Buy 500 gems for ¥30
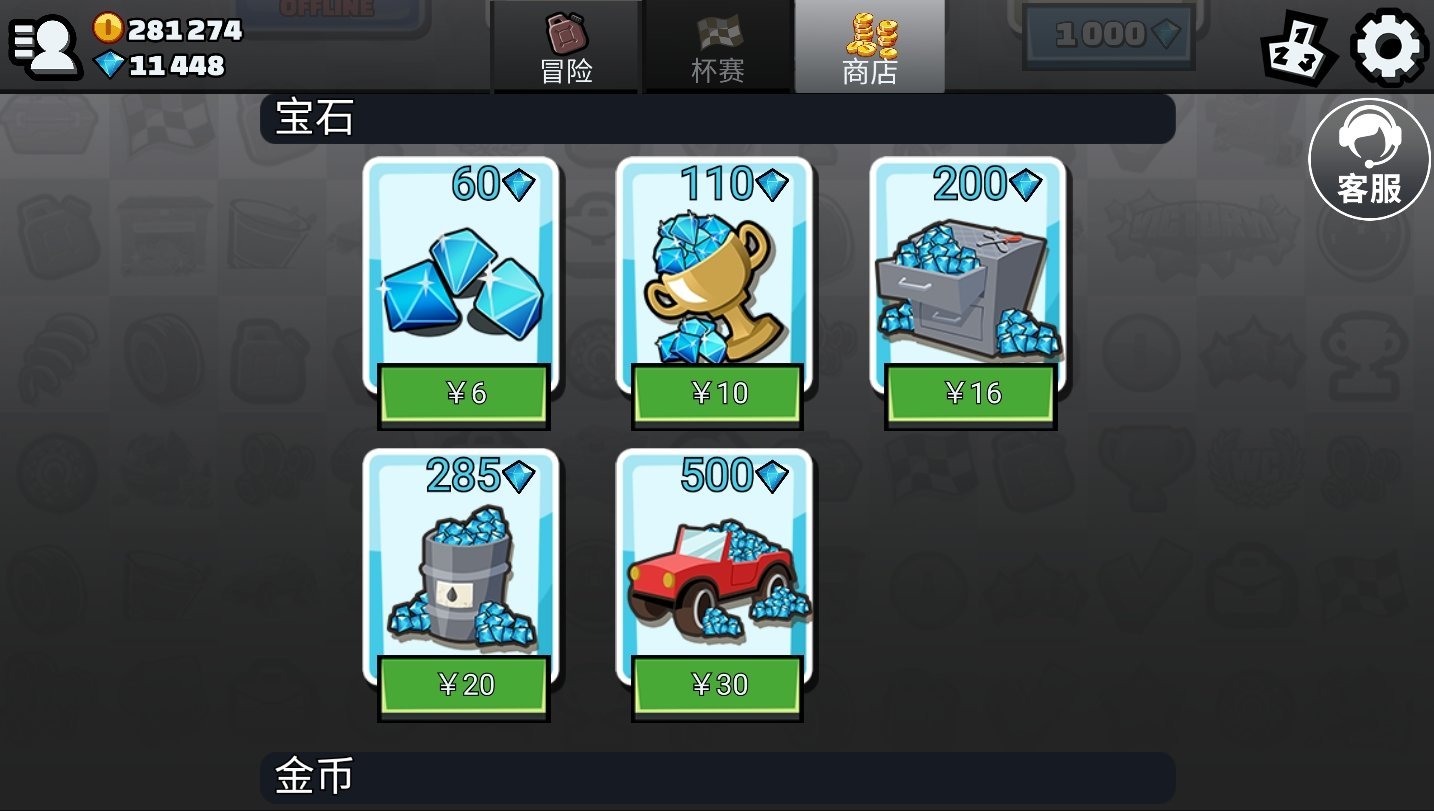1434x811 pixels. point(717,686)
